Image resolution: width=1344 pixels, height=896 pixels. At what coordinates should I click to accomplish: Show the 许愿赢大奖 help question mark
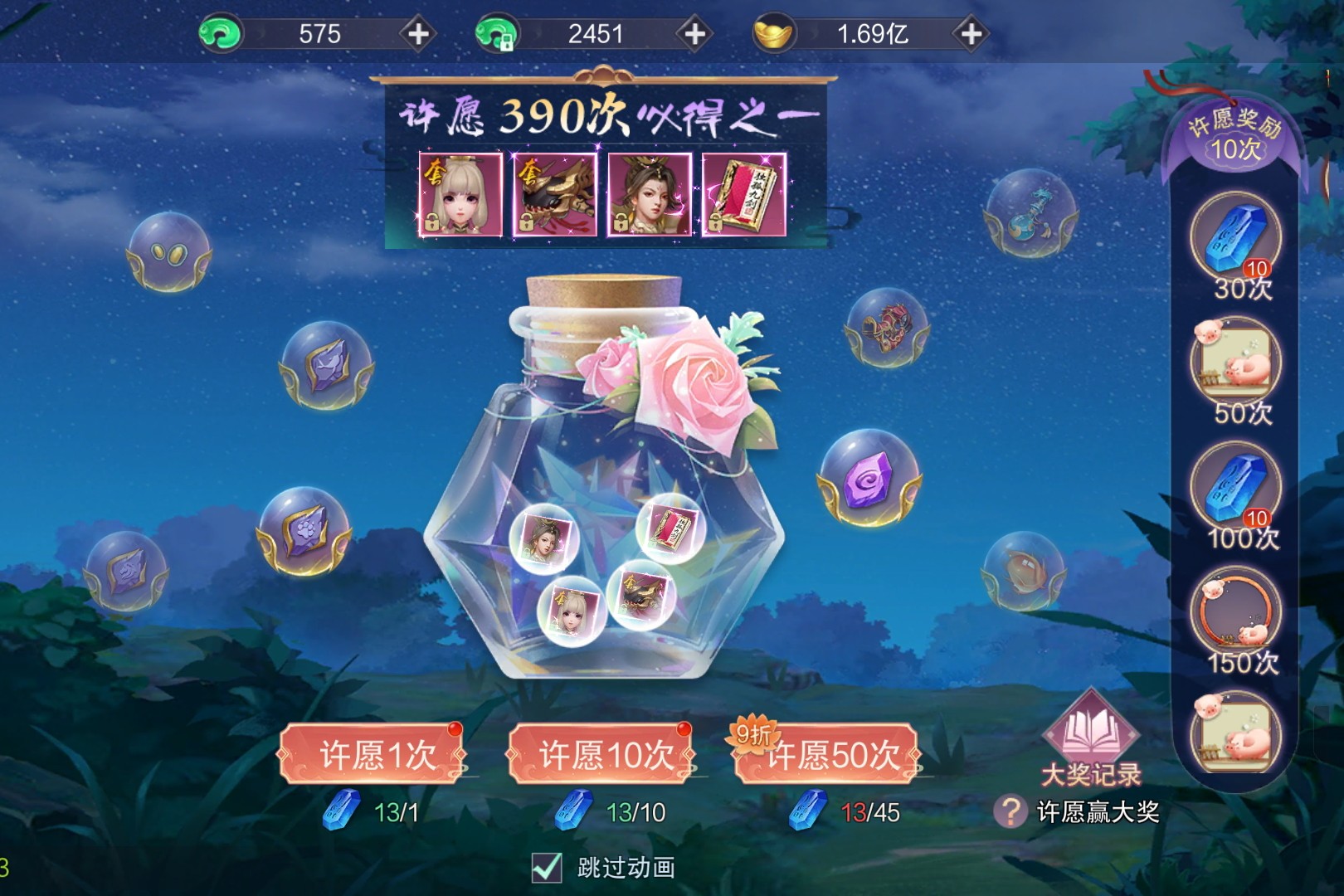click(1010, 811)
